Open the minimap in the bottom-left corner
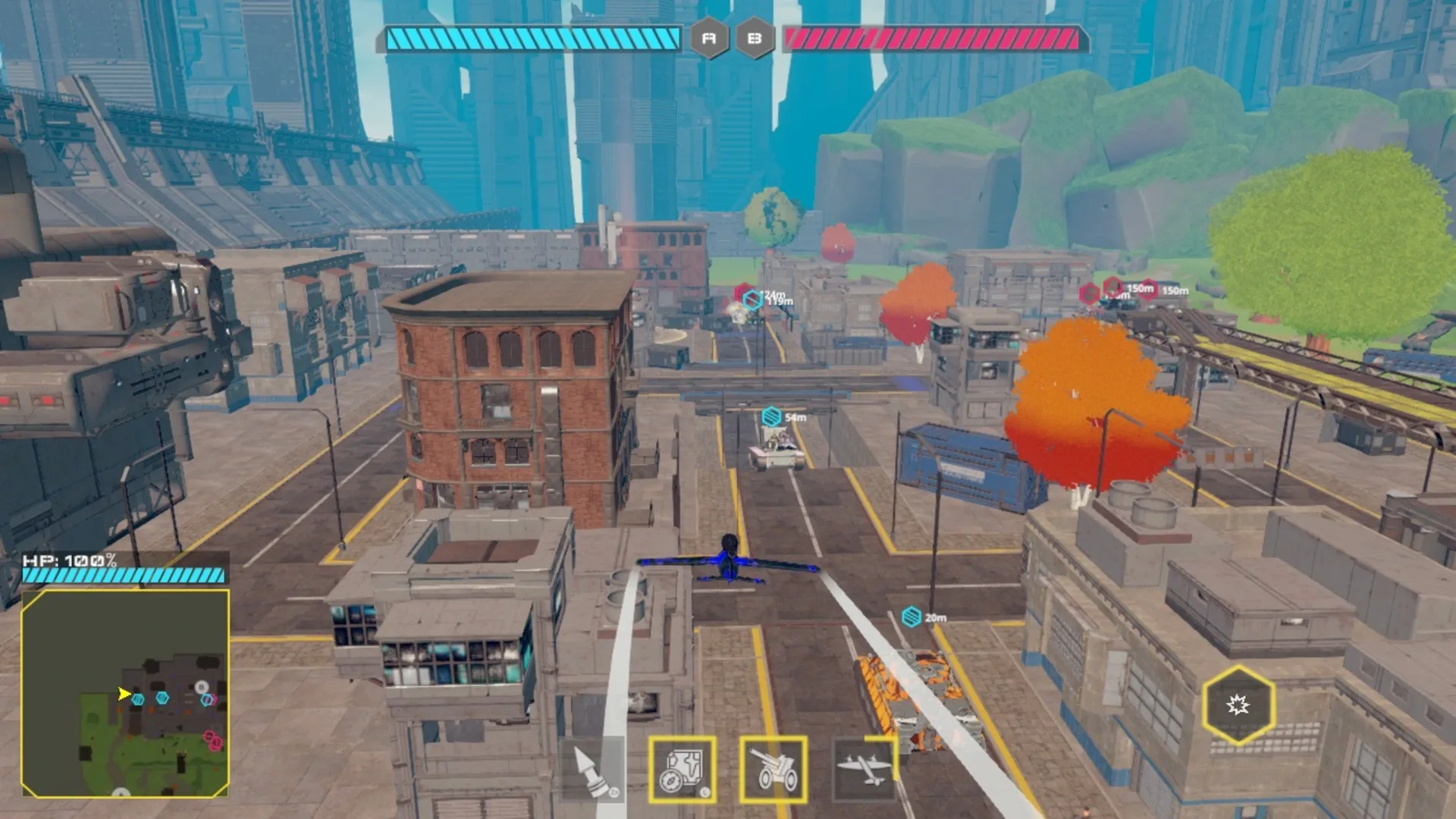This screenshot has width=1456, height=819. coord(125,694)
